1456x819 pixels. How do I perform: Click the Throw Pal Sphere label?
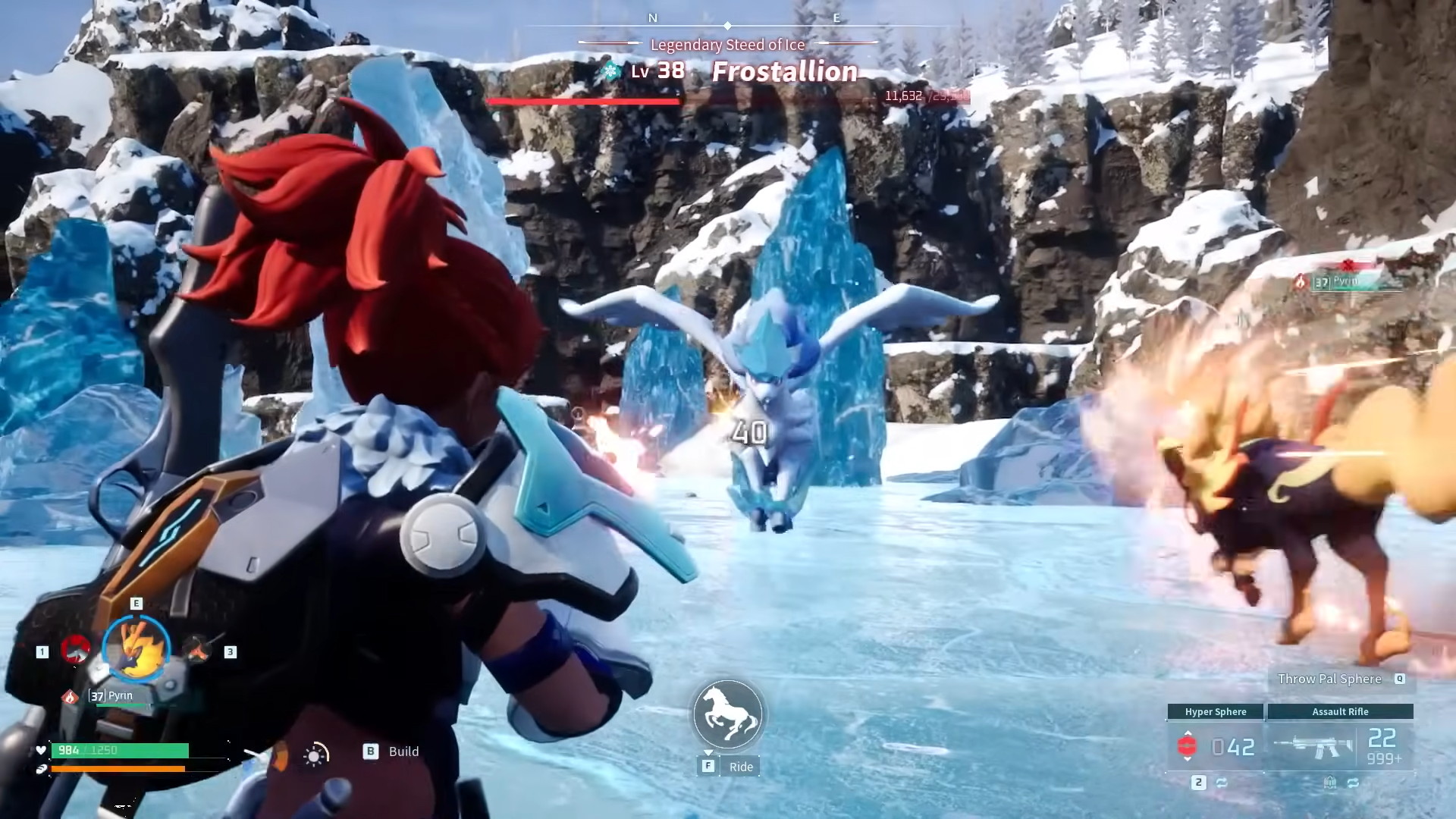tap(1329, 679)
